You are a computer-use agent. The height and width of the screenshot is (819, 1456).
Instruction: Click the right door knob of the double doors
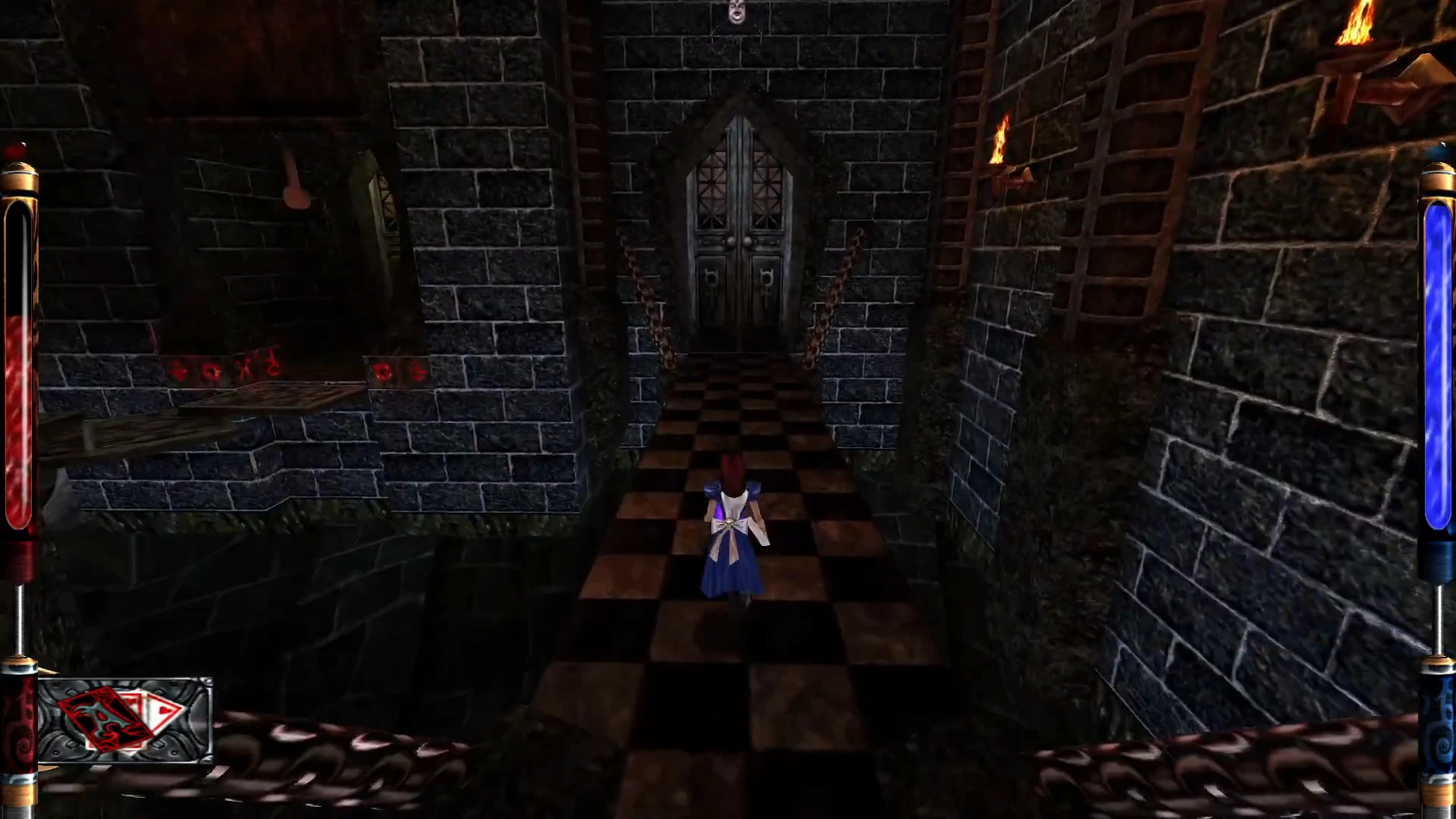(746, 242)
